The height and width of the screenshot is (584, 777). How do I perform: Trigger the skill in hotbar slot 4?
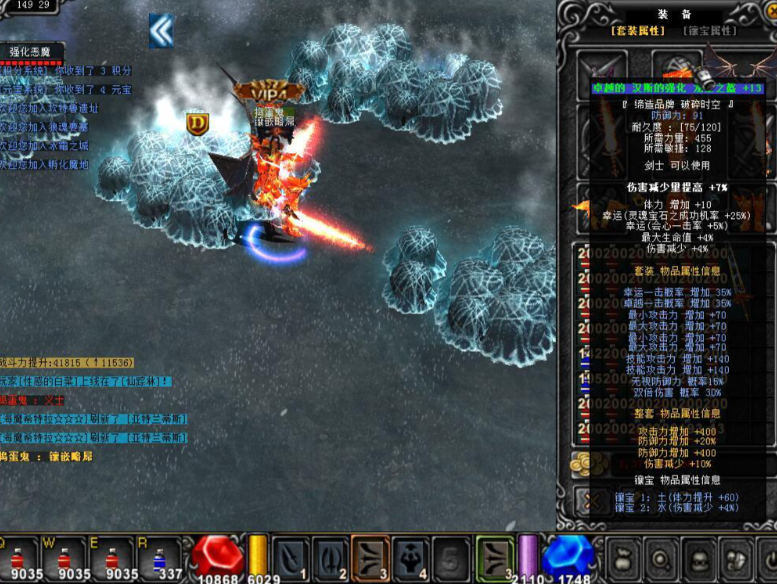click(x=410, y=556)
